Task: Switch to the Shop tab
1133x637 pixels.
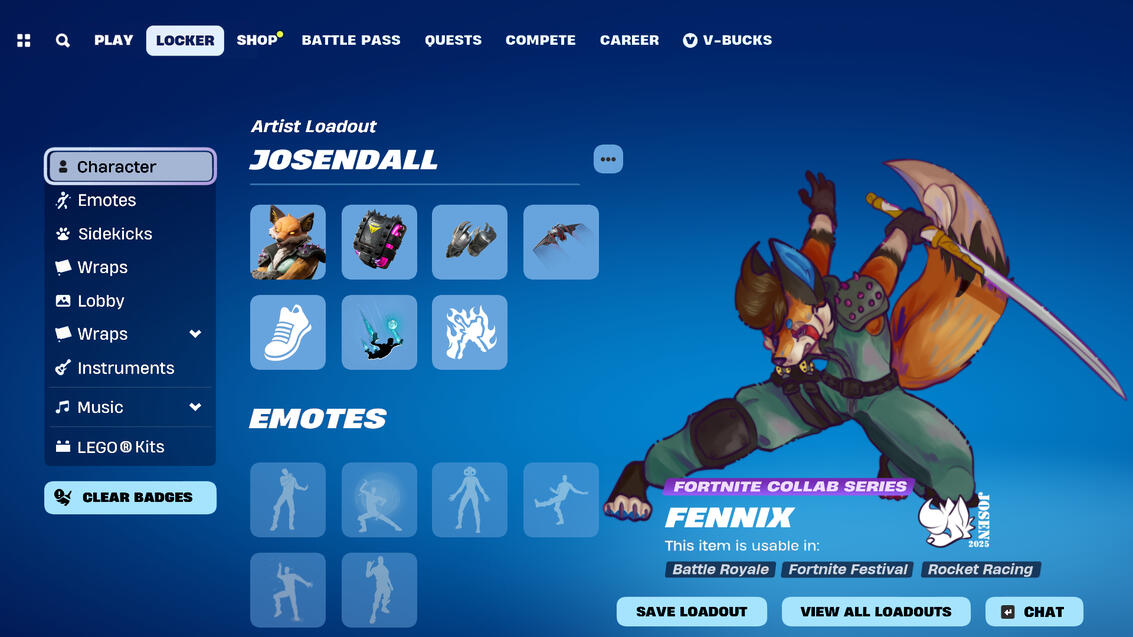Action: pos(257,40)
